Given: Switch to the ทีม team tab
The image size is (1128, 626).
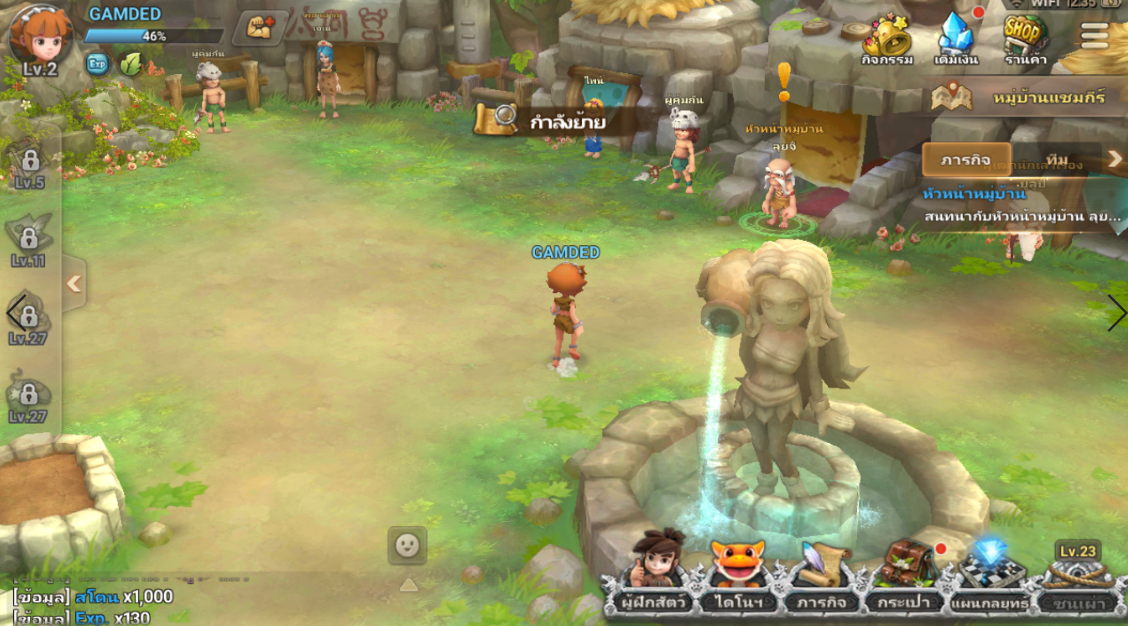Looking at the screenshot, I should 1055,159.
